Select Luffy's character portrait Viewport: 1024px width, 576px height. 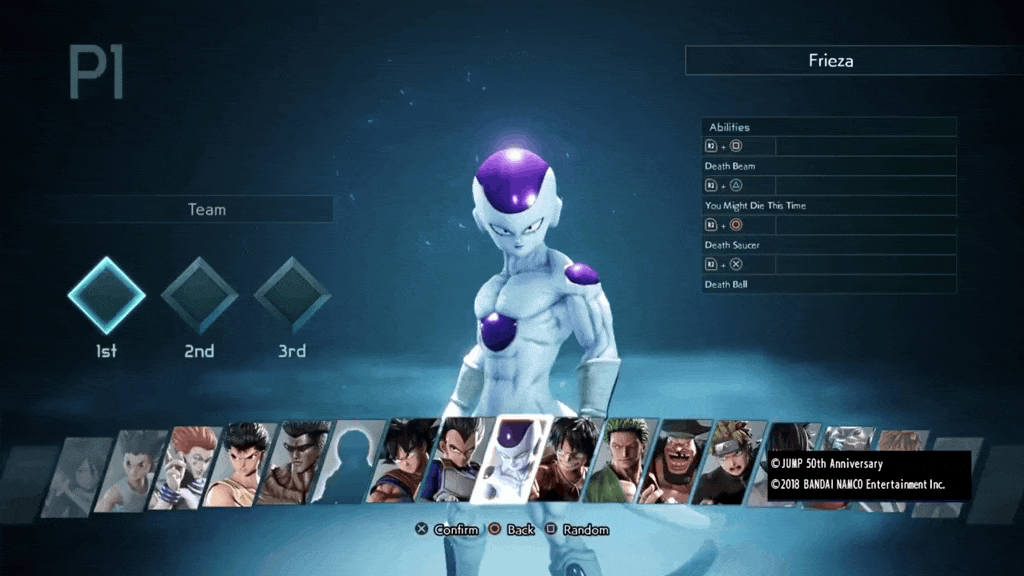565,461
